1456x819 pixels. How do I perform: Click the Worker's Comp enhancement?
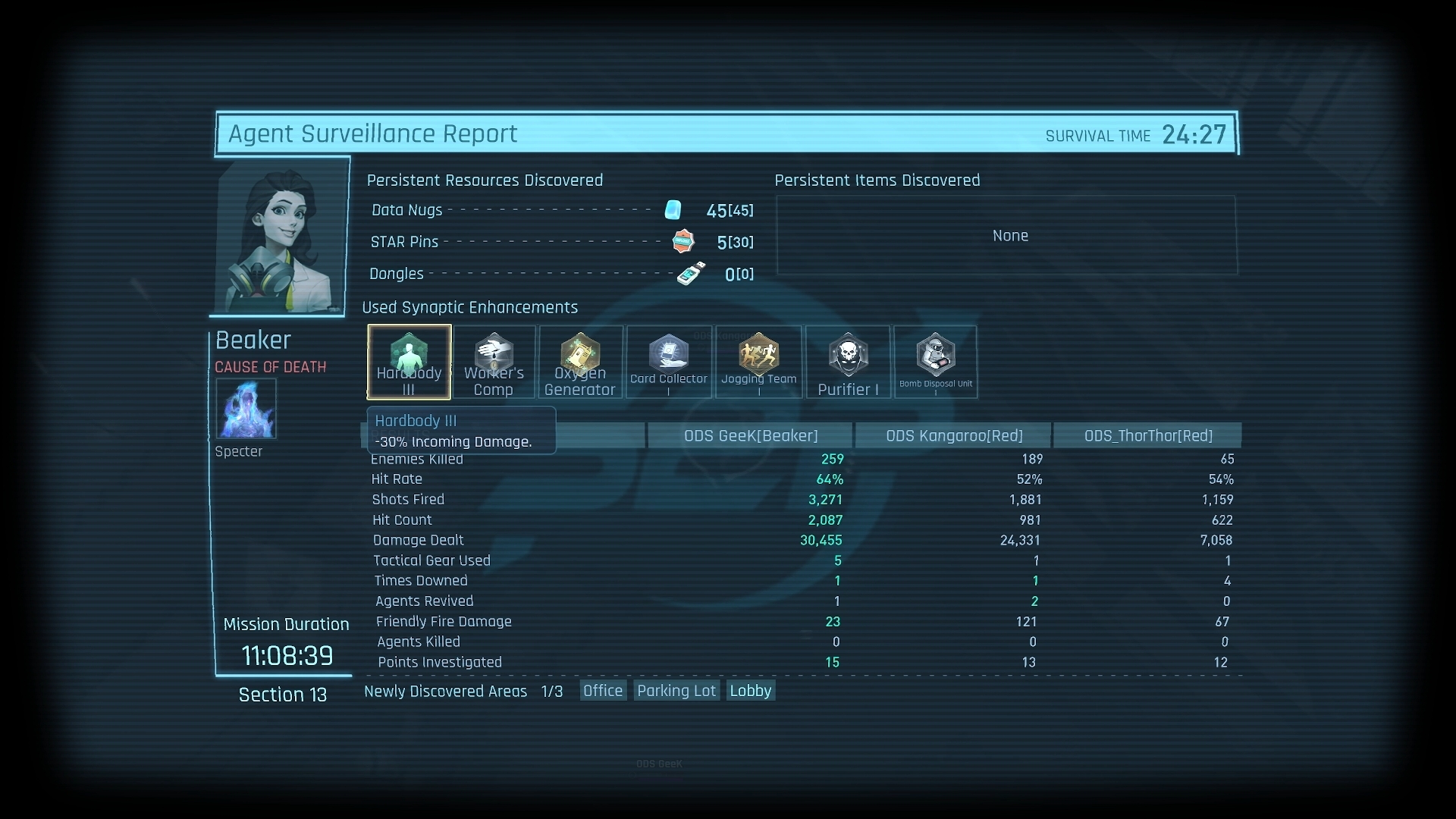tap(494, 362)
